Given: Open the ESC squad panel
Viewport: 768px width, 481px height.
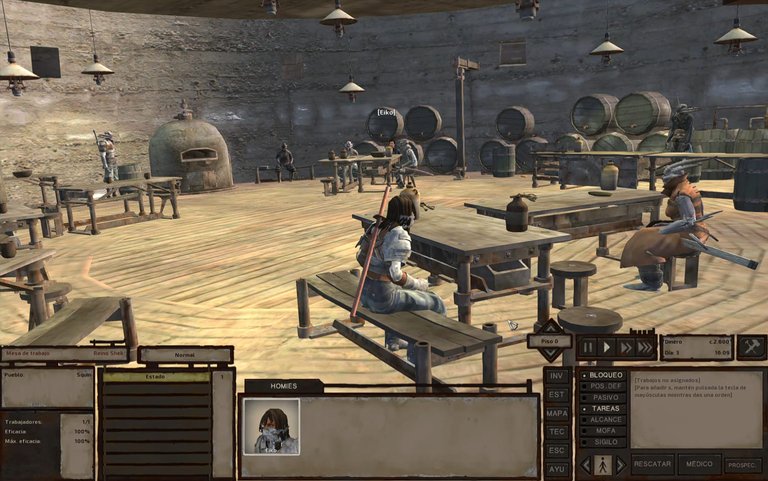Looking at the screenshot, I should [x=557, y=450].
